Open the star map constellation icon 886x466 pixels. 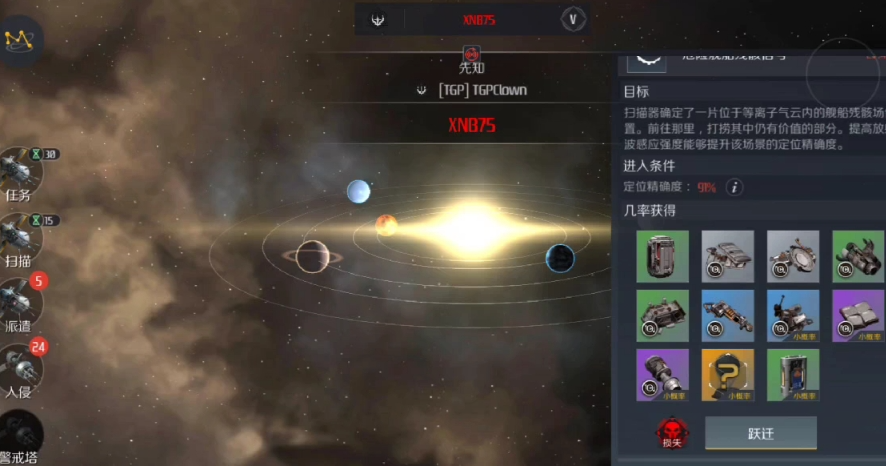(19, 39)
